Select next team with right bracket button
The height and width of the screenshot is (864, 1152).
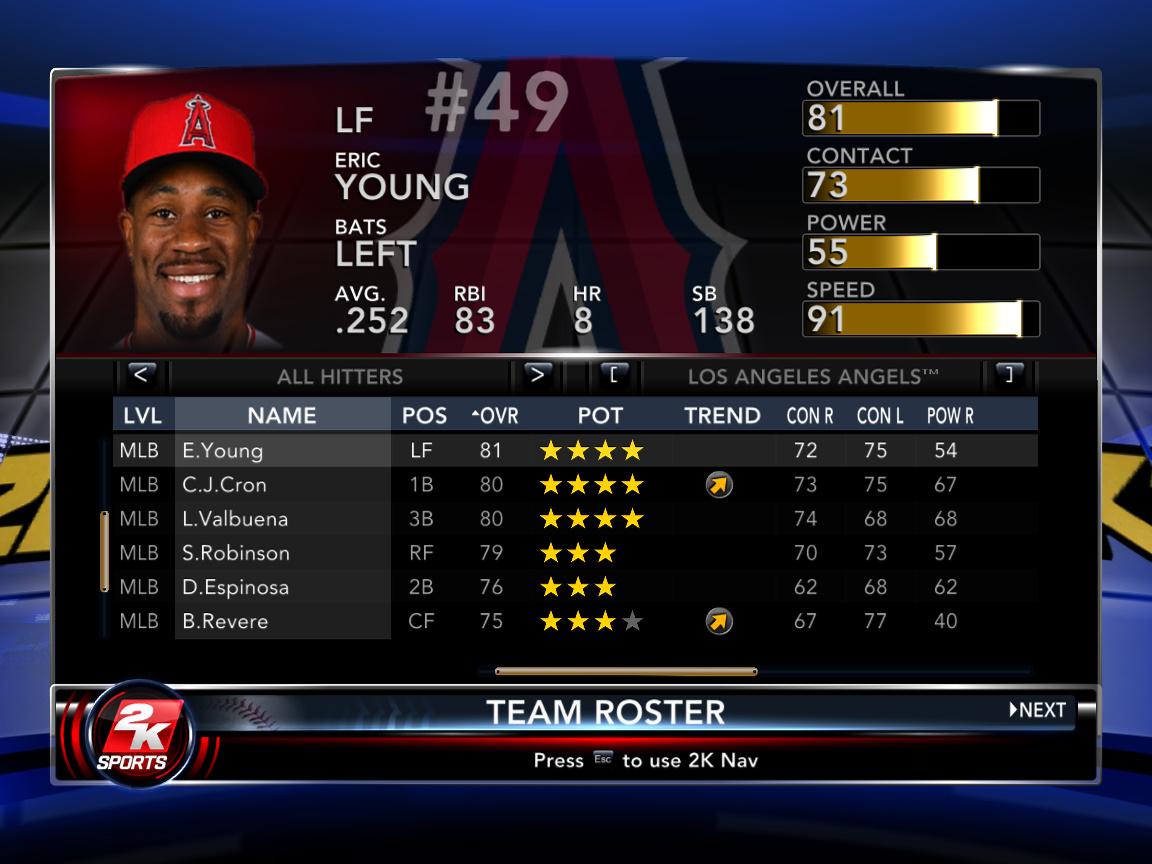click(1009, 375)
